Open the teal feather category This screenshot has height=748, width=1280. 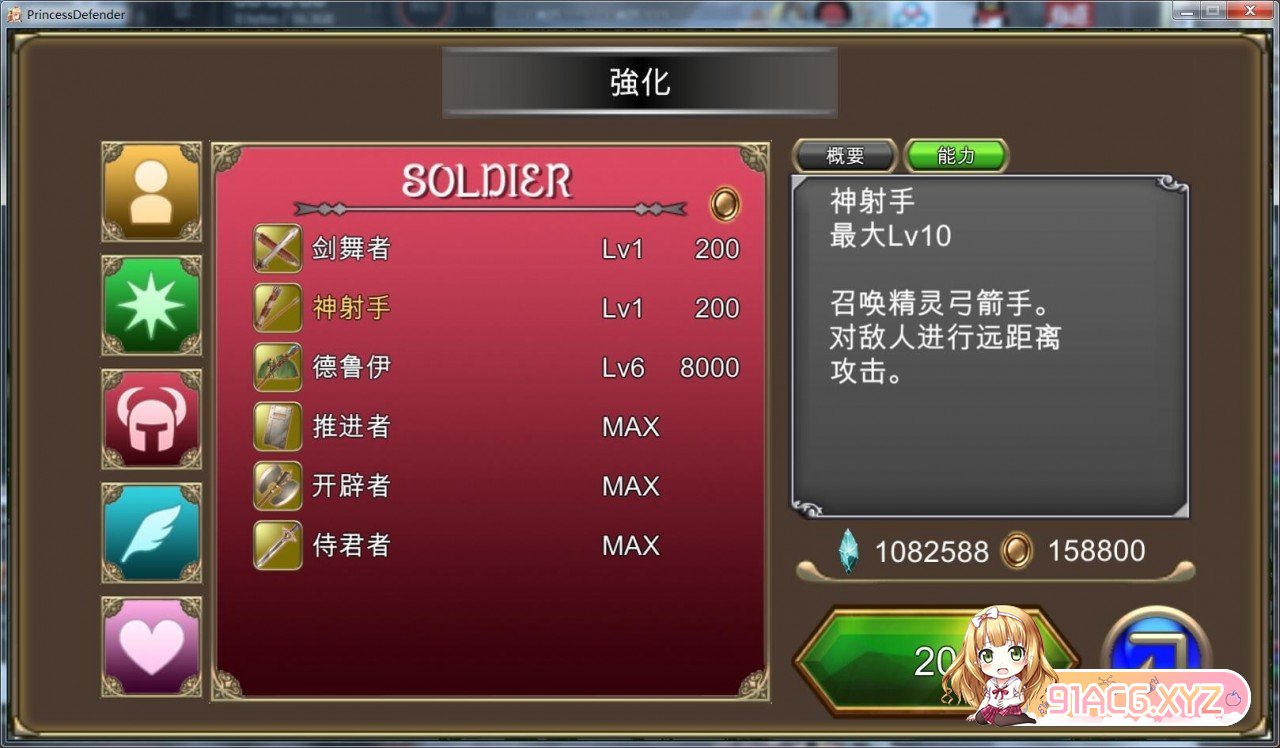151,533
